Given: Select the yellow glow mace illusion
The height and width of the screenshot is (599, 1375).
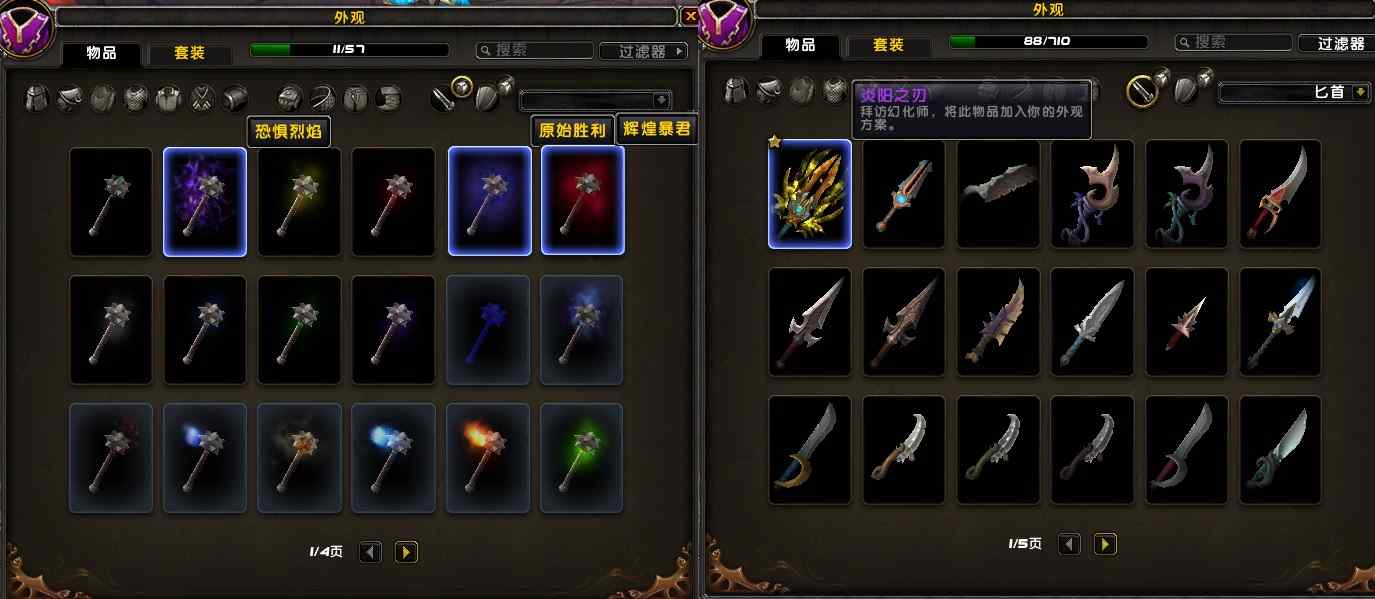Looking at the screenshot, I should tap(299, 201).
